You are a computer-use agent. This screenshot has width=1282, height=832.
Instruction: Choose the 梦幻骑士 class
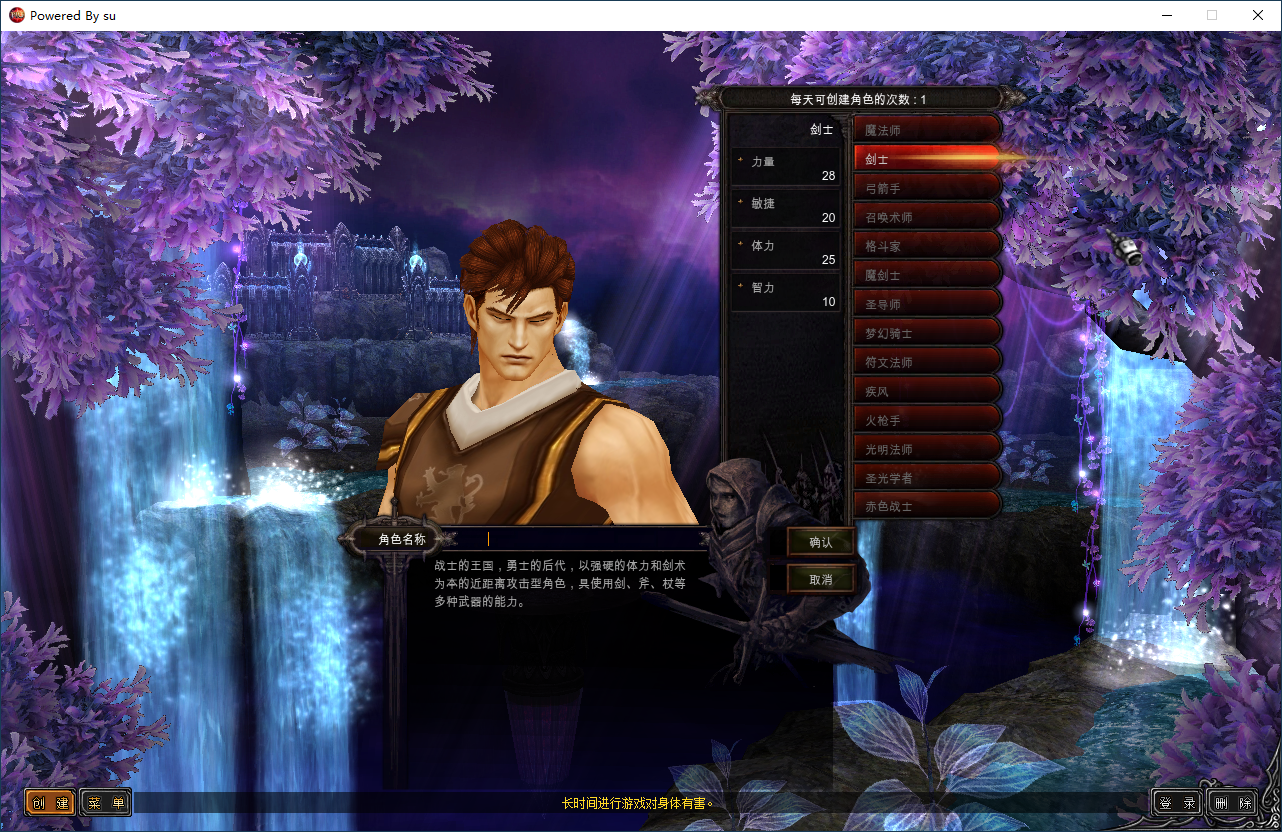tap(926, 333)
